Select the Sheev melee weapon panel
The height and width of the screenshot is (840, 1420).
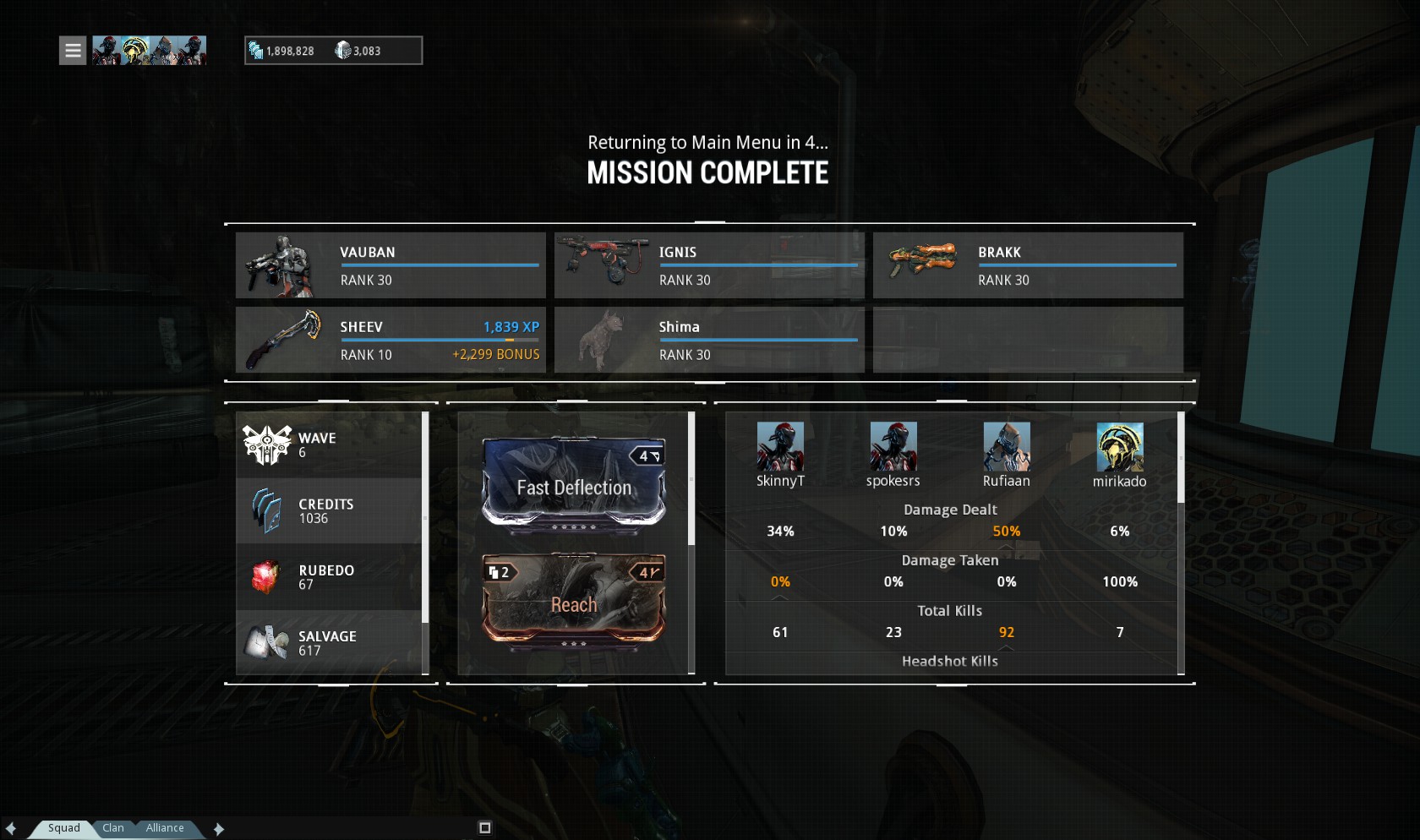[390, 340]
